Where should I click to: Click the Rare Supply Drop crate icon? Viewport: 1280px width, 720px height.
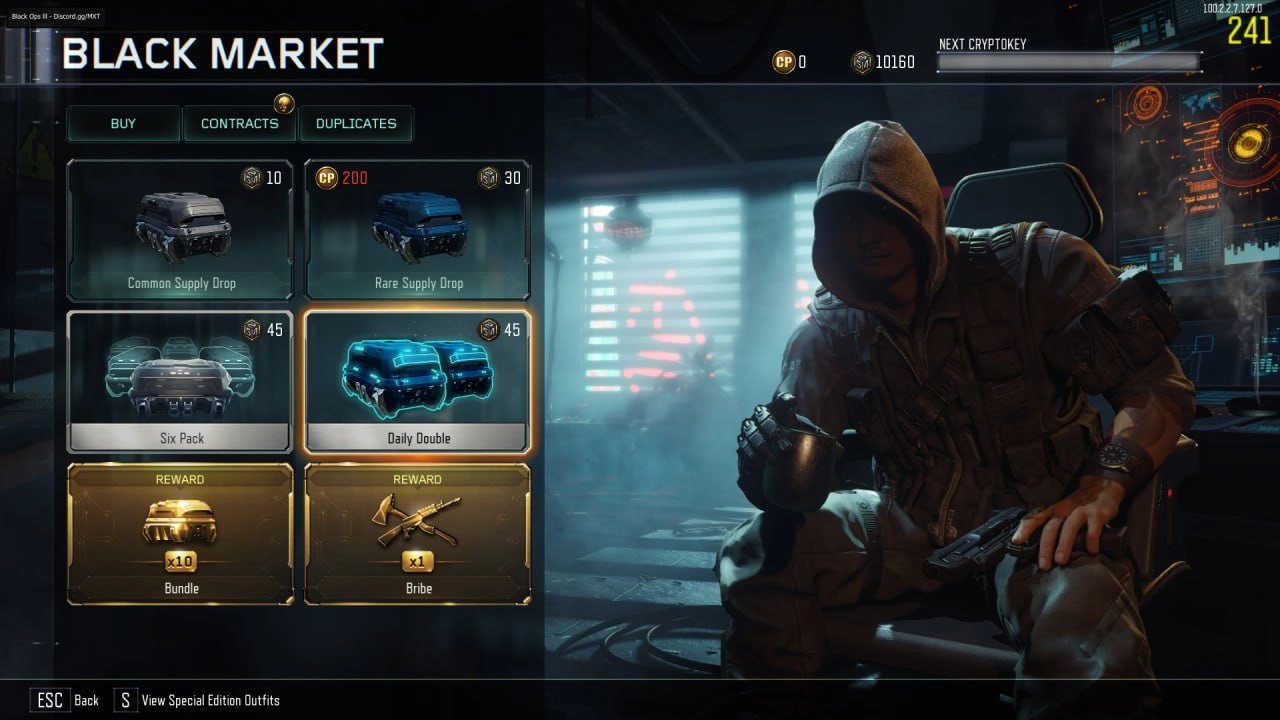[418, 228]
